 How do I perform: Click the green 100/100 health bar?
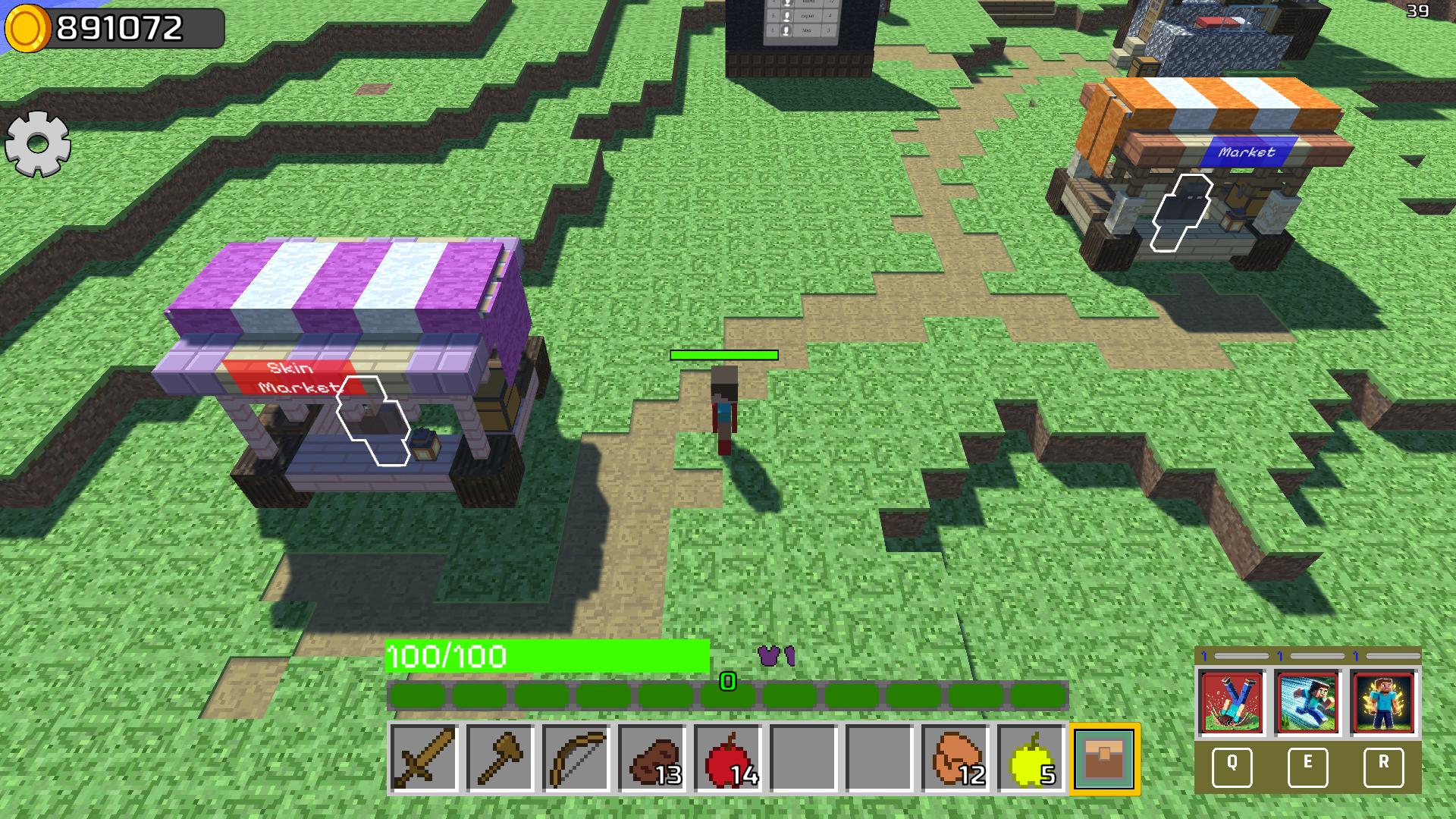(546, 657)
